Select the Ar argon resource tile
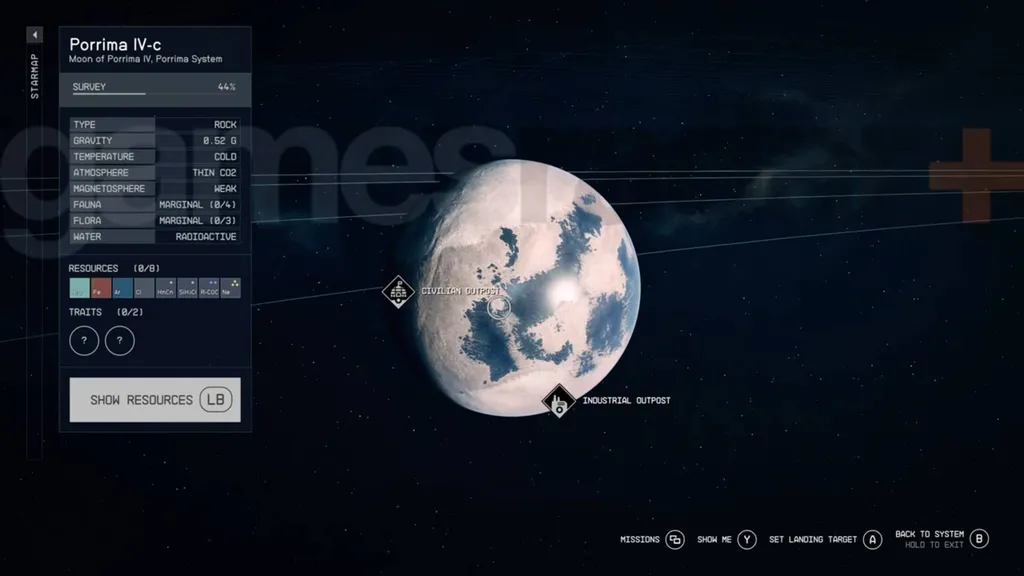 tap(123, 289)
